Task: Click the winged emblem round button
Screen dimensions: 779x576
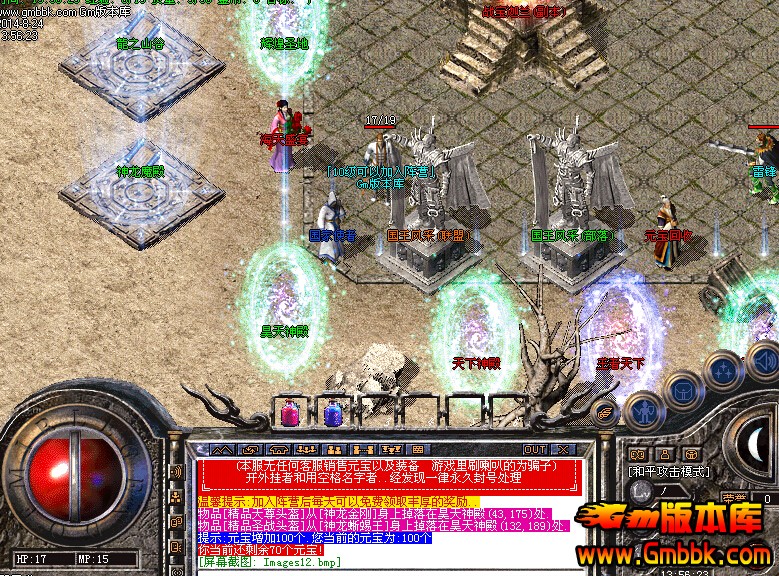Action: click(x=606, y=411)
